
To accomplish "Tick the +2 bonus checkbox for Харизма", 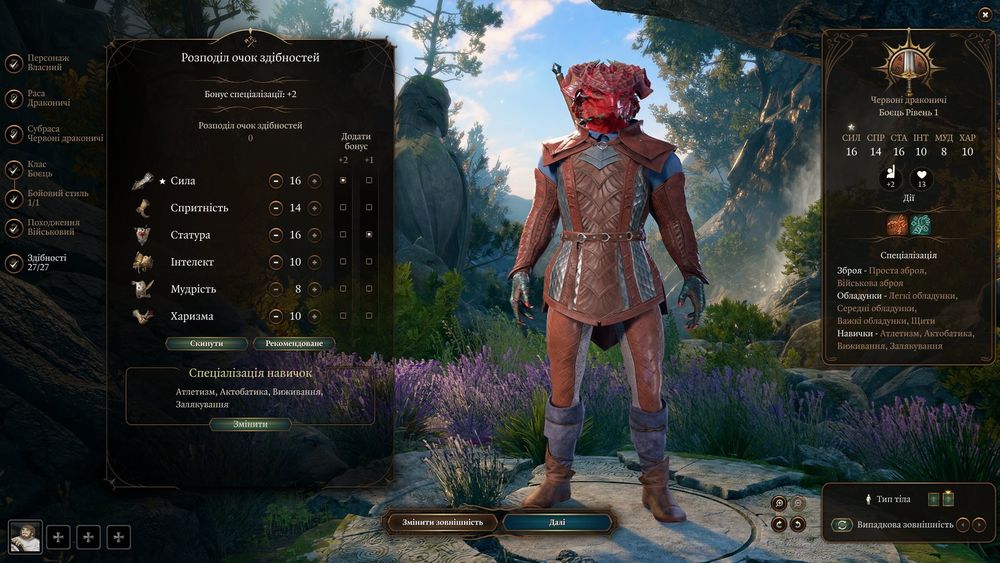I will tap(343, 316).
